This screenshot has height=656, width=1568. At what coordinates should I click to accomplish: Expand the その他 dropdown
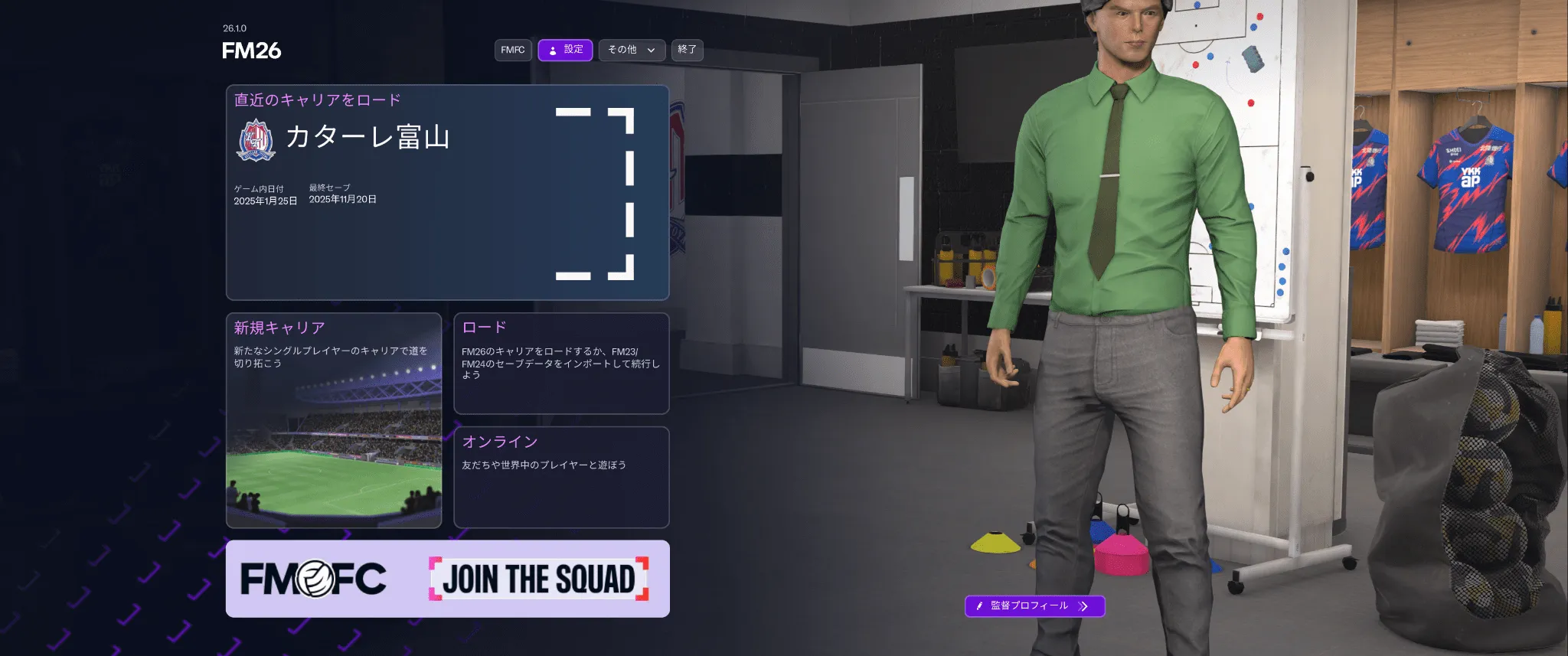(x=631, y=50)
